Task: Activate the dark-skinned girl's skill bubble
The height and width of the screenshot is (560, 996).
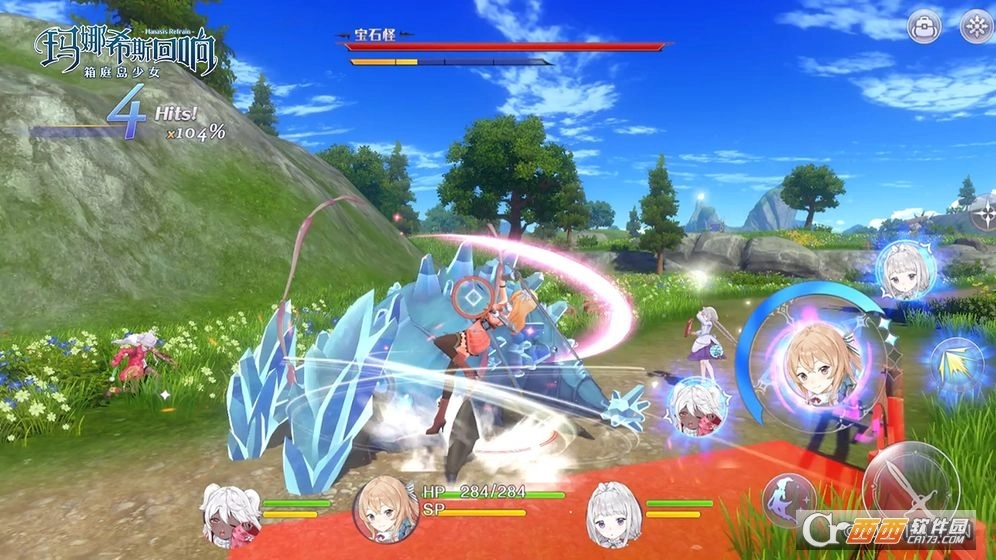Action: coord(697,406)
